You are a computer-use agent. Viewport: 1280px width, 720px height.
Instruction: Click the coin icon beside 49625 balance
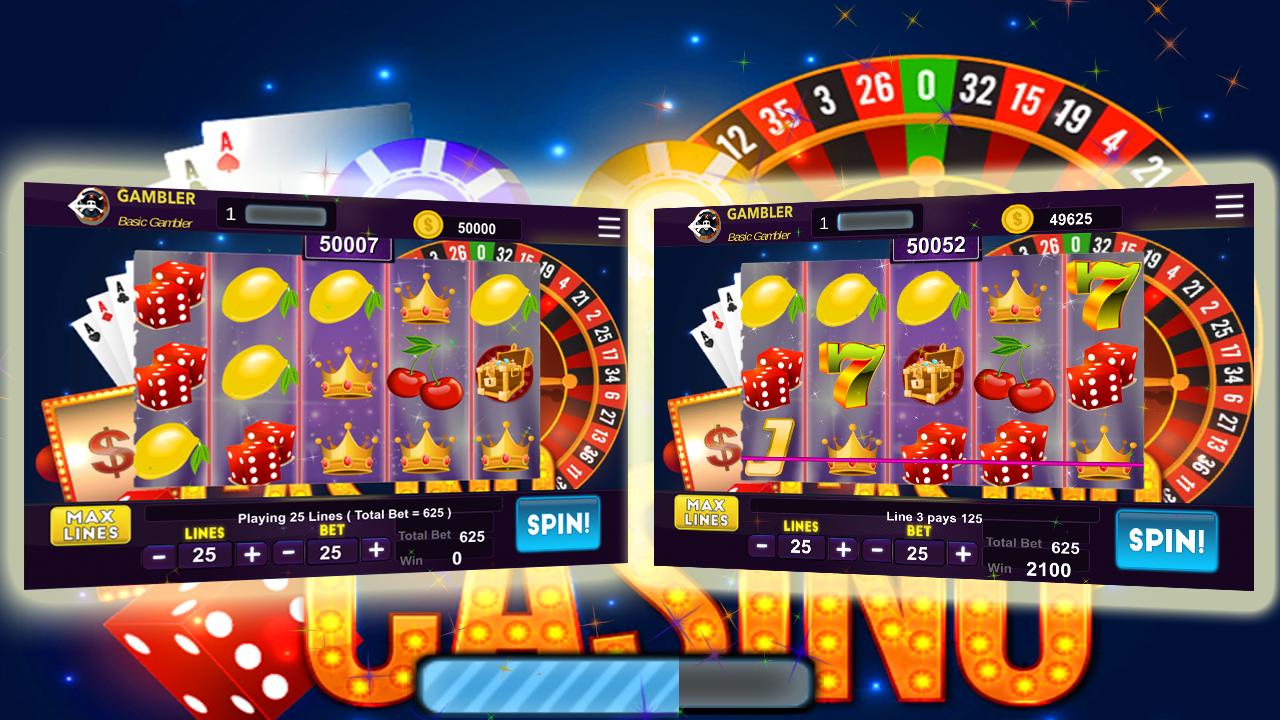coord(1018,217)
